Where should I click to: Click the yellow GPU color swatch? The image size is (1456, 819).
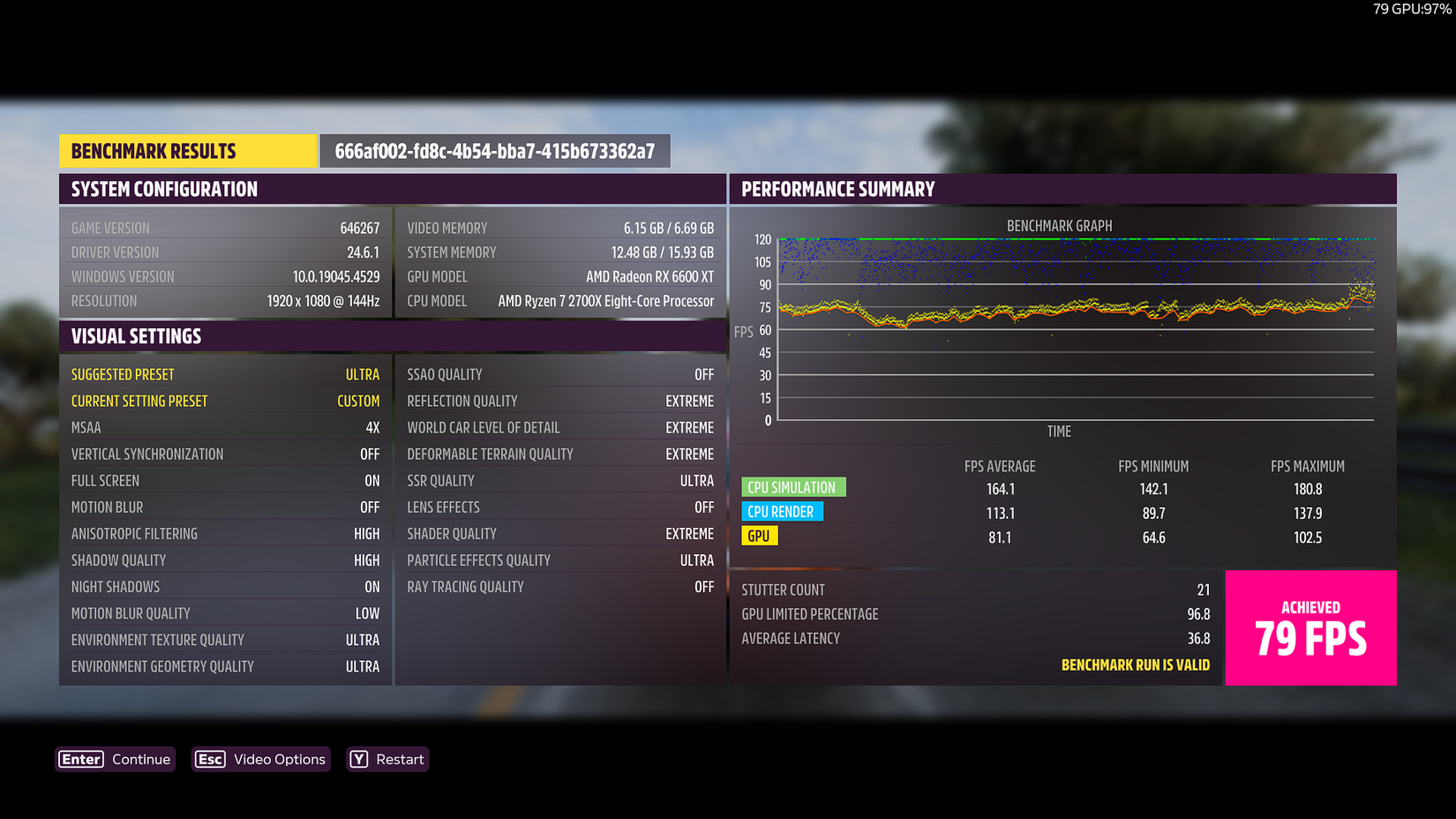coord(759,536)
